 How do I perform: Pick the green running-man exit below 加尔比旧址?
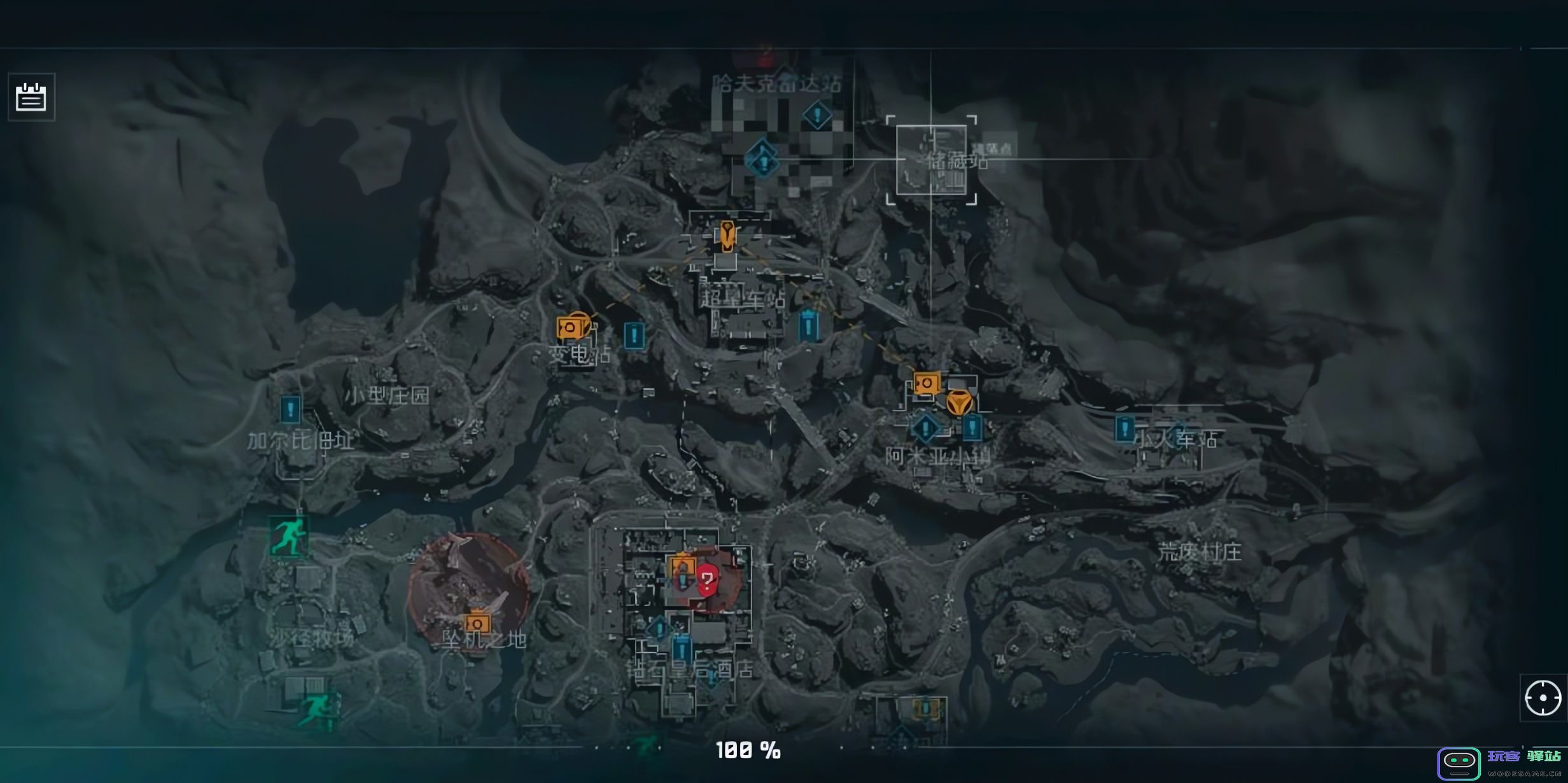click(288, 536)
